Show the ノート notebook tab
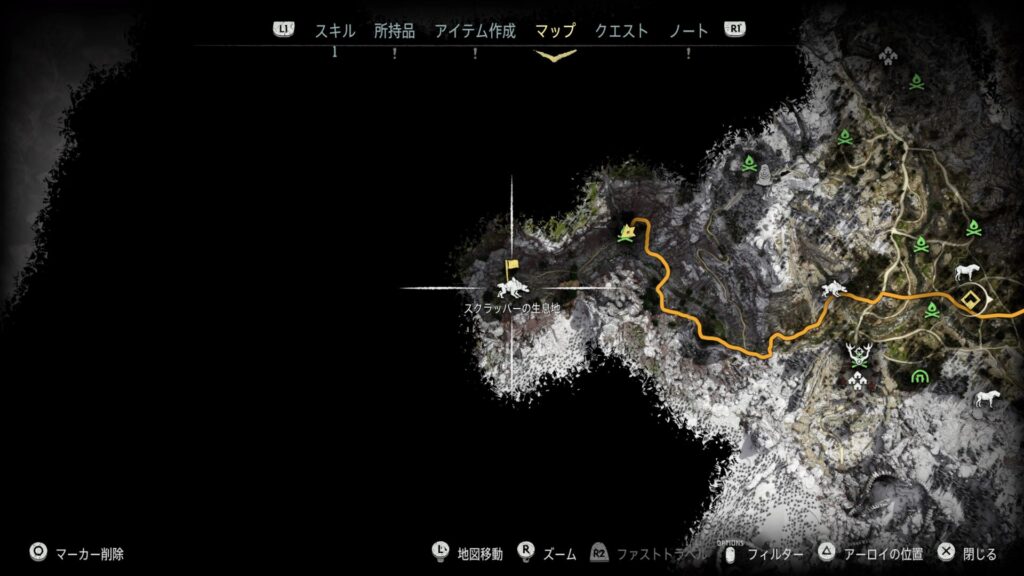 click(x=688, y=31)
